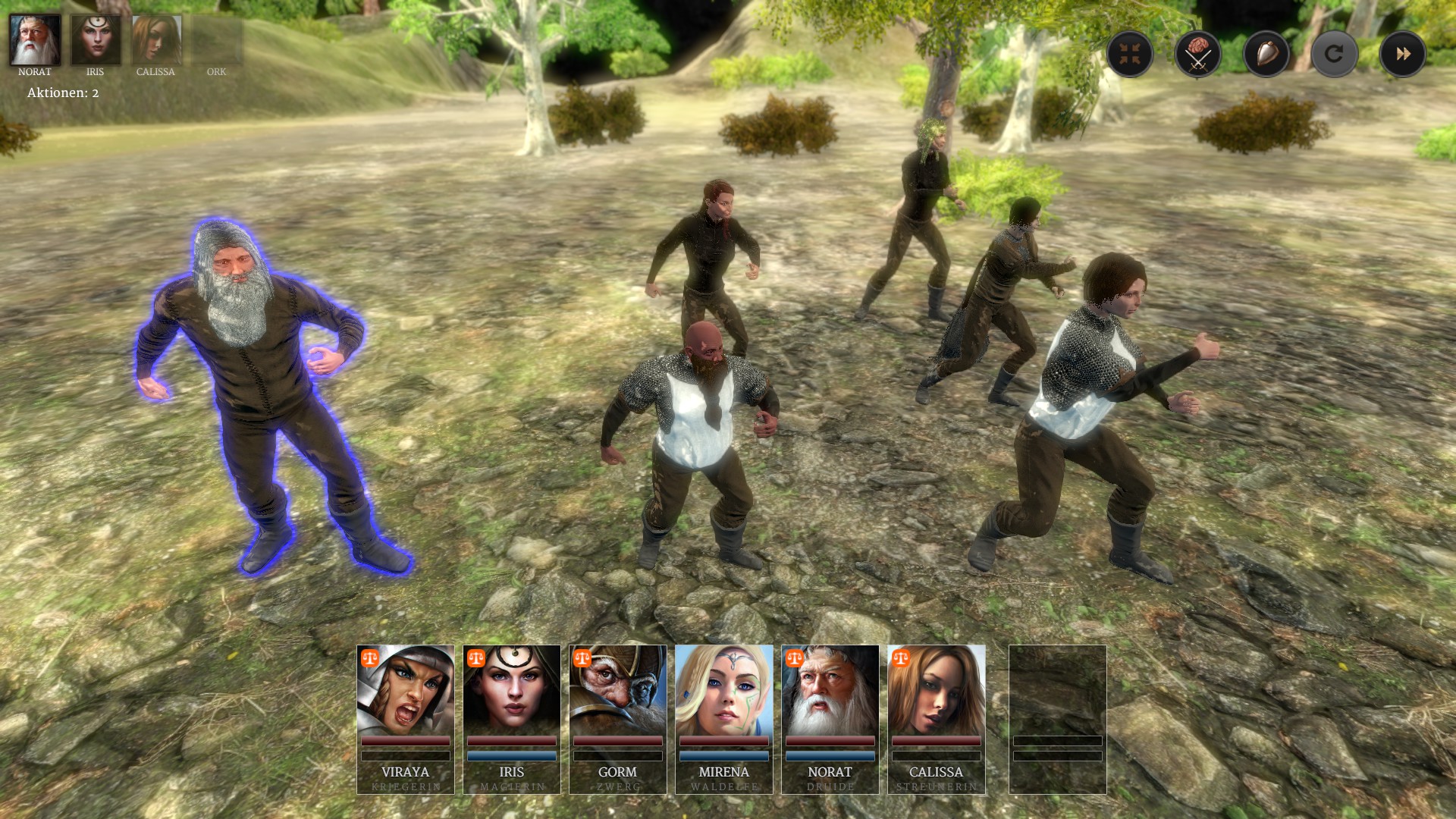Click the orange scales badge on Viraya's card
This screenshot has height=819, width=1456.
pos(370,658)
